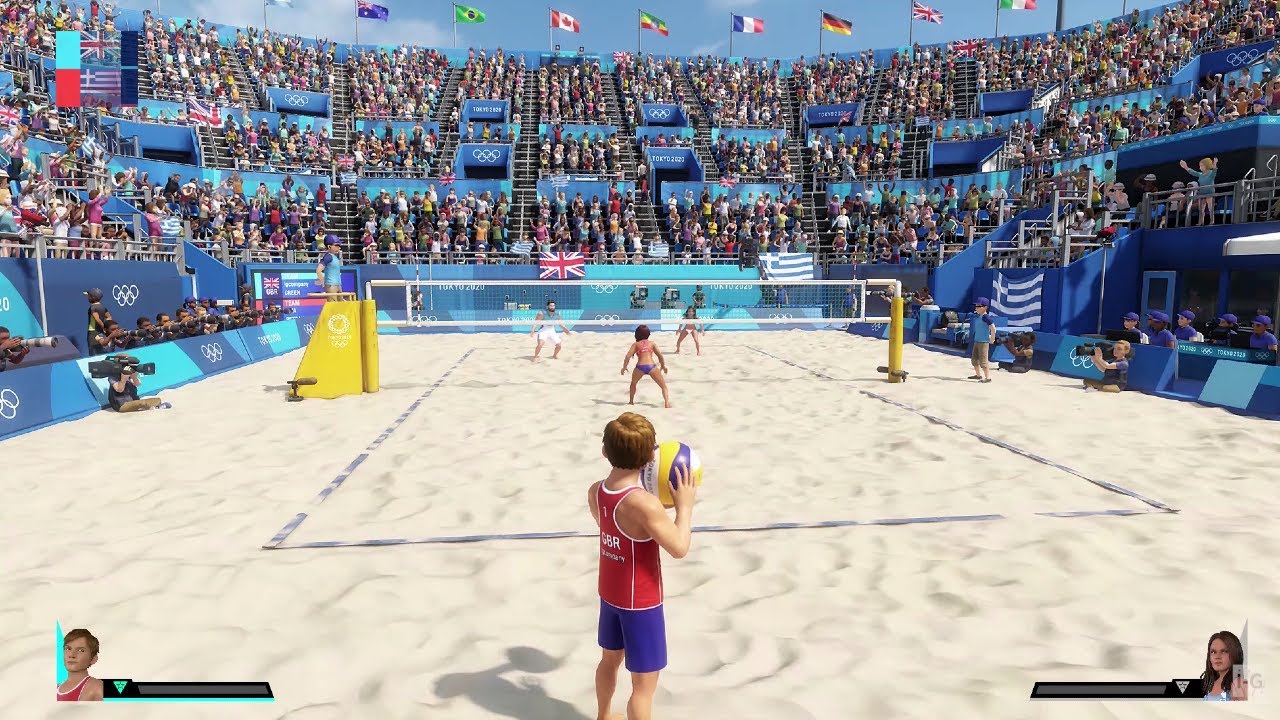Click the red-jersey player portrait
1280x720 pixels.
click(80, 665)
